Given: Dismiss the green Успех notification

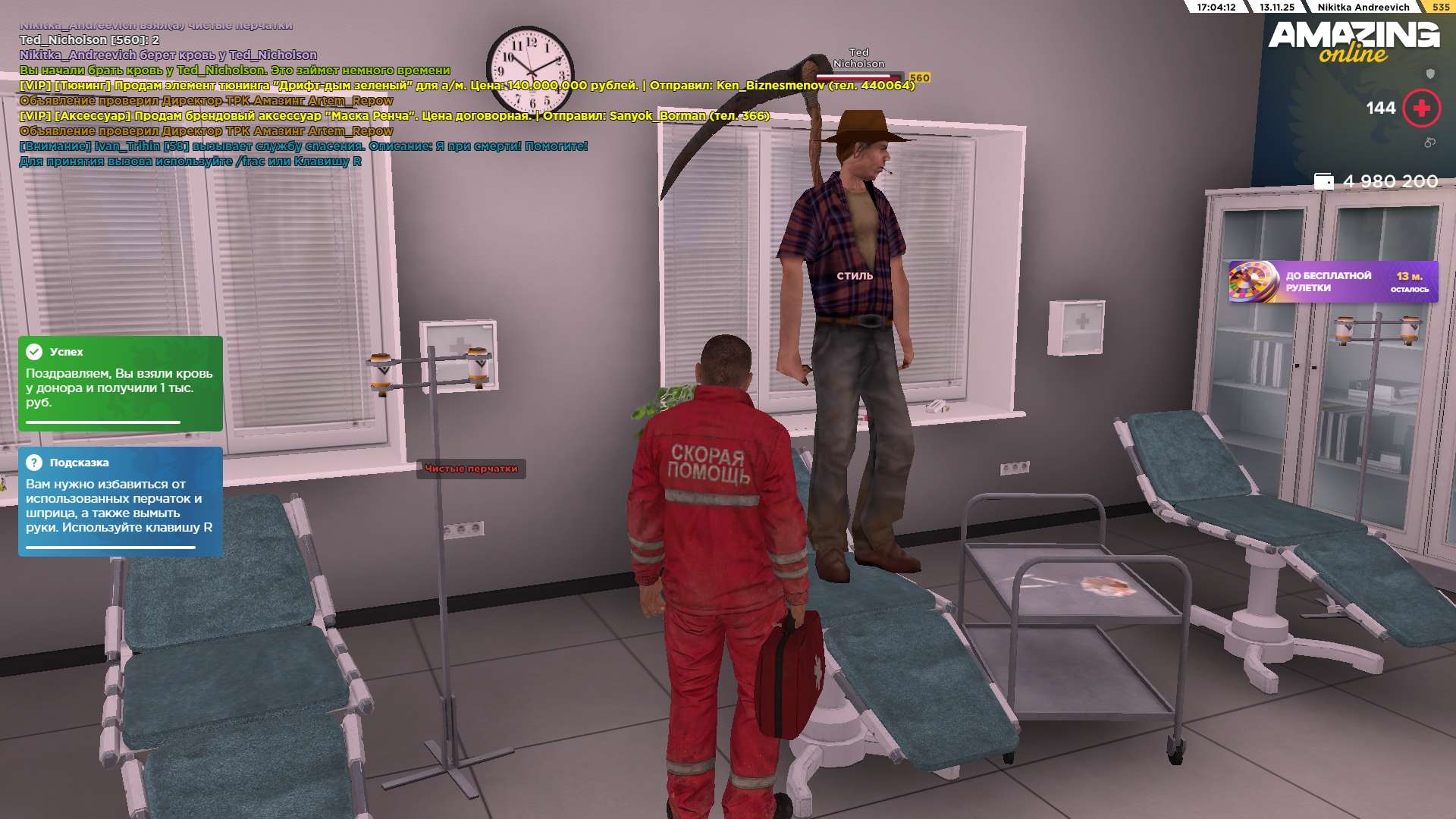Looking at the screenshot, I should click(120, 383).
